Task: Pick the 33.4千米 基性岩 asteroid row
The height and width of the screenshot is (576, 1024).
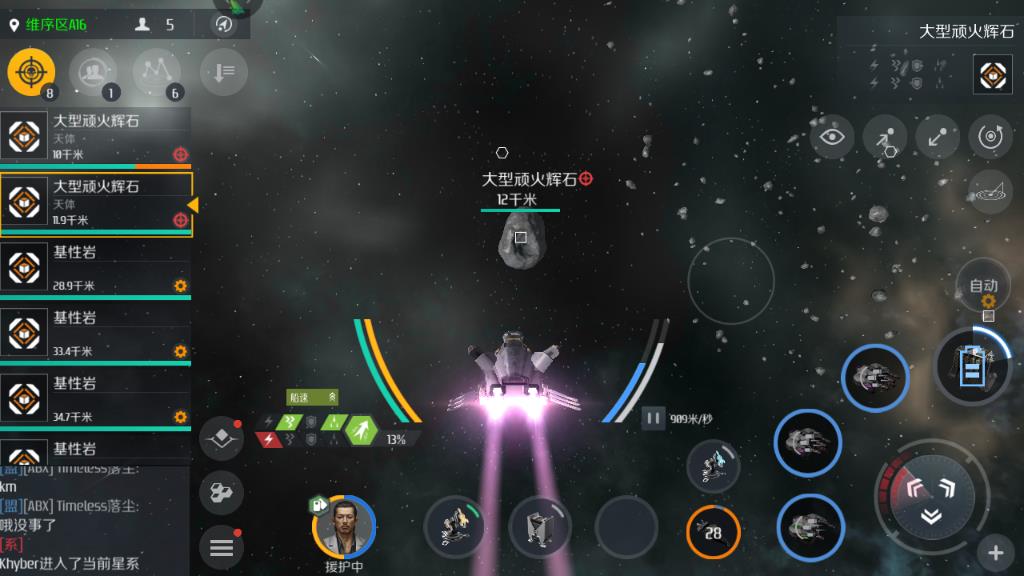Action: [95, 334]
